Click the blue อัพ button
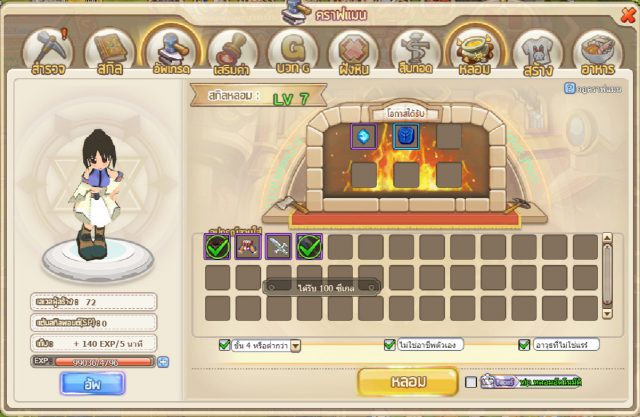Image resolution: width=640 pixels, height=417 pixels. coord(91,382)
